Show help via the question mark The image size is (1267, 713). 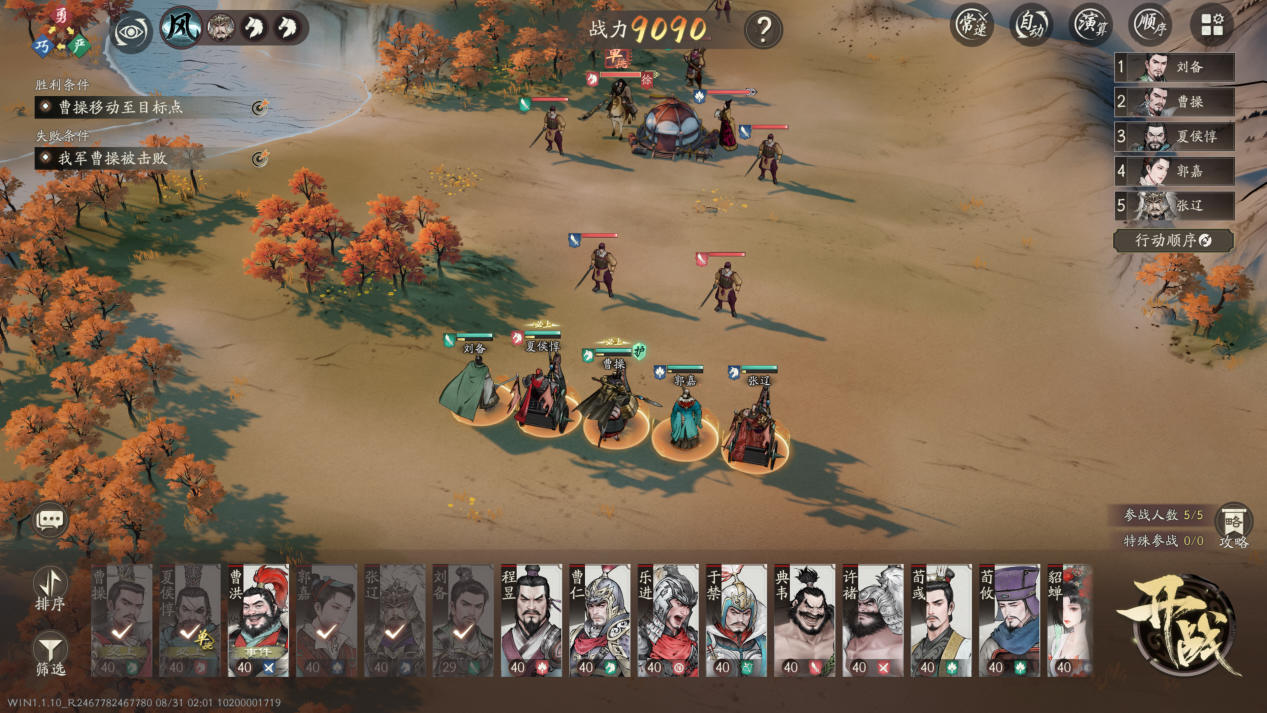click(763, 30)
